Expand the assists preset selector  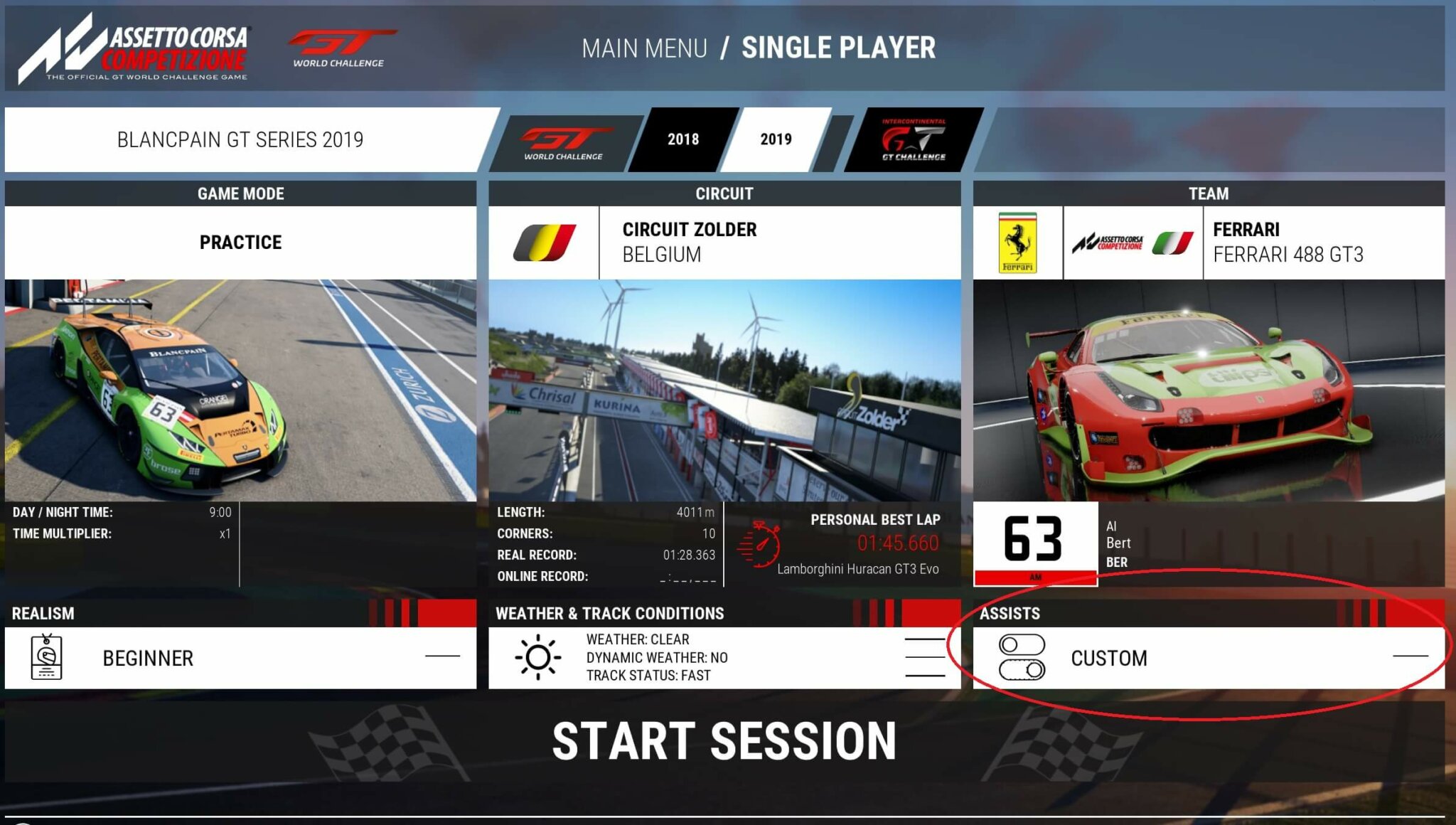coord(1411,657)
